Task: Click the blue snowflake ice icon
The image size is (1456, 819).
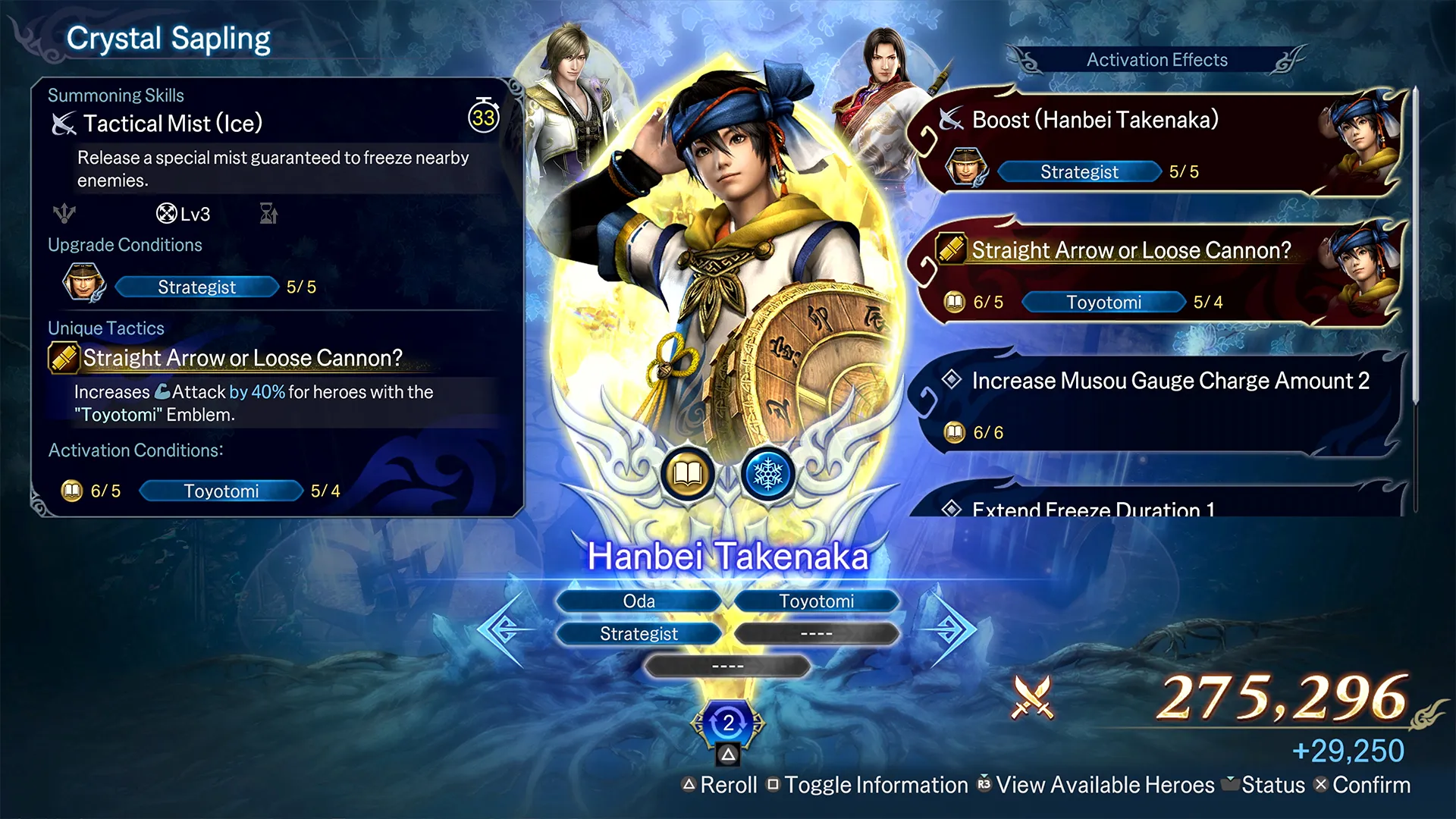Action: click(x=767, y=475)
